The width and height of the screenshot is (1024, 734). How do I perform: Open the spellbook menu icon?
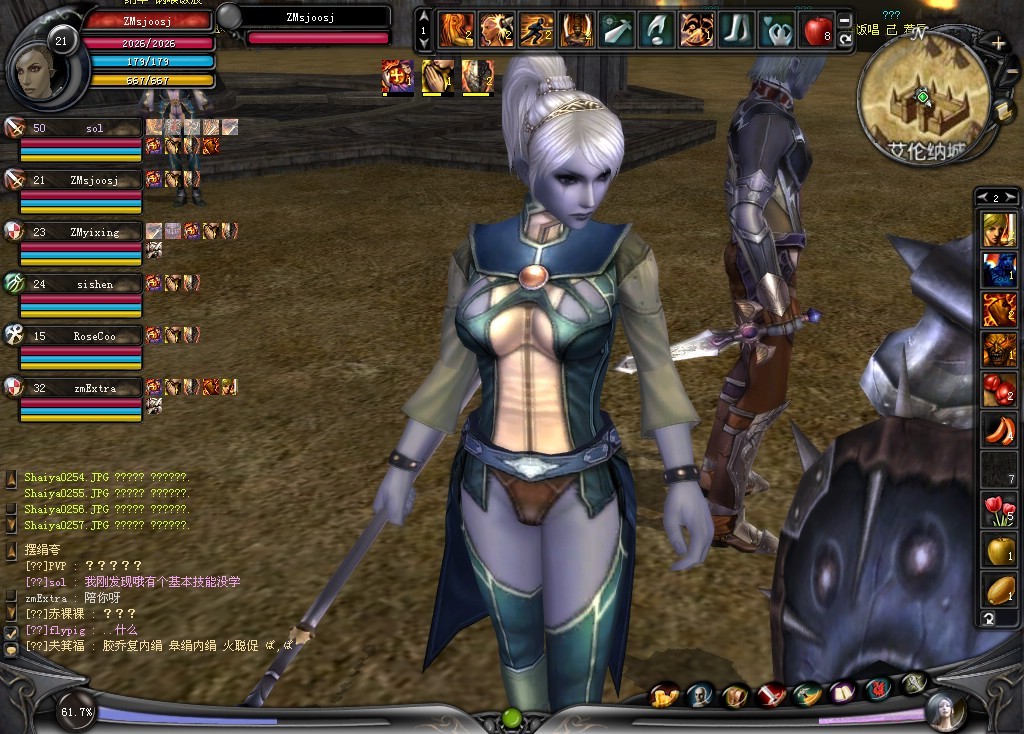click(x=843, y=693)
